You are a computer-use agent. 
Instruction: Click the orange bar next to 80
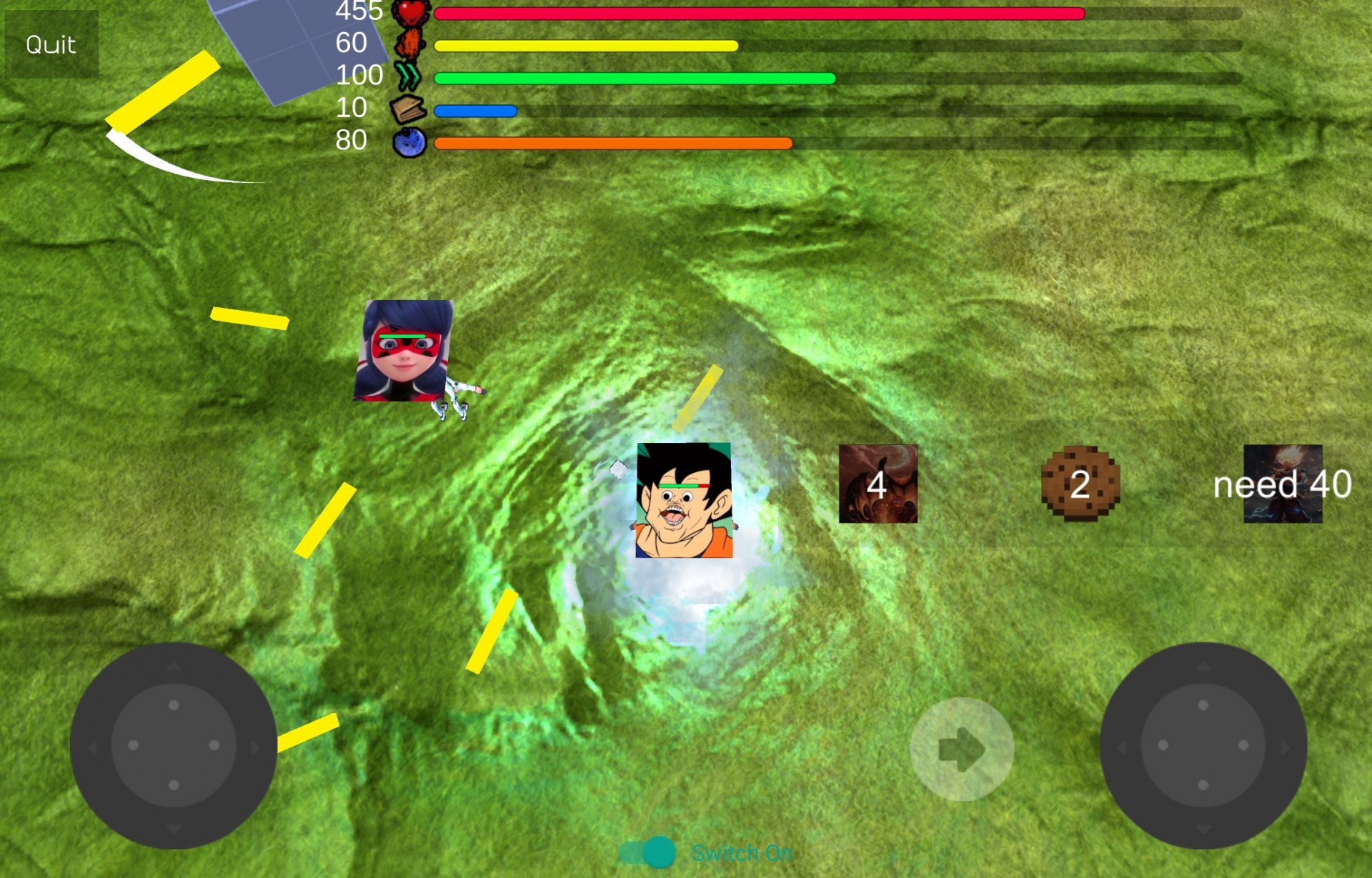click(x=615, y=143)
